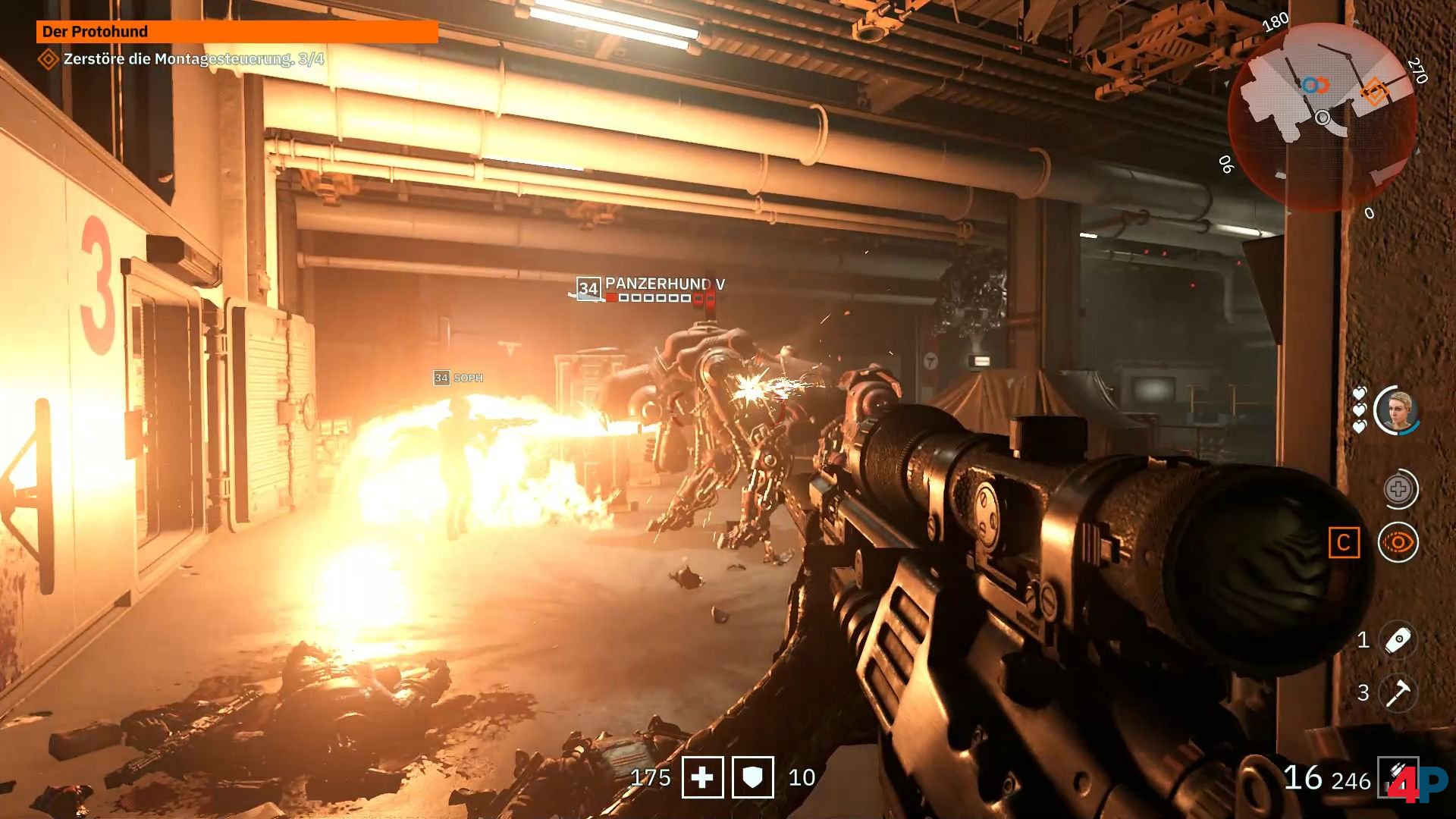Select the grenade item icon
Screen dimensions: 1456x819
(1398, 640)
